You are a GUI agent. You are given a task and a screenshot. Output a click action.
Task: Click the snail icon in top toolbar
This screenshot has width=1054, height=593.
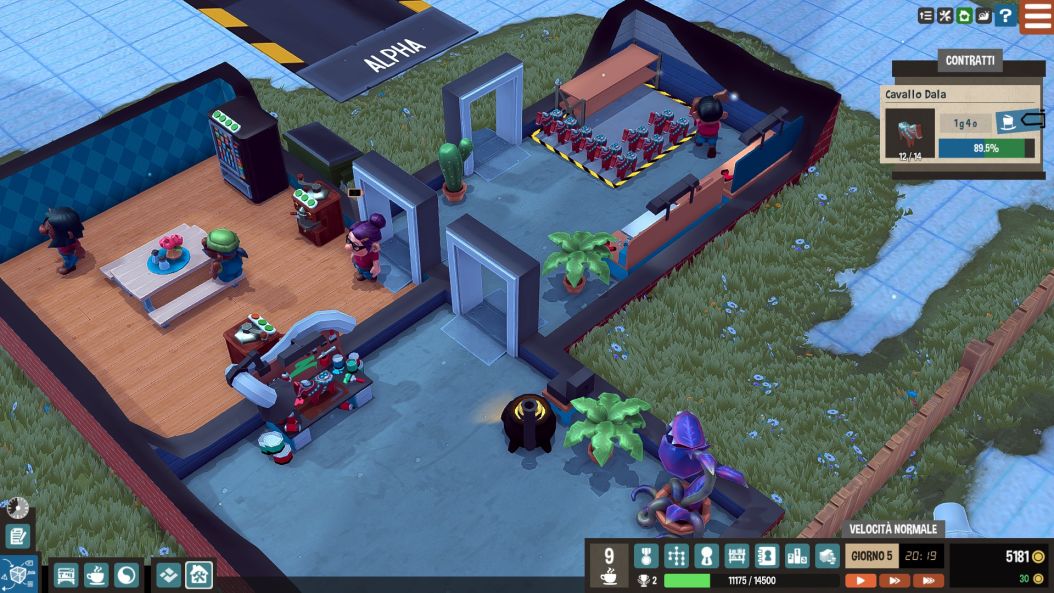(984, 16)
